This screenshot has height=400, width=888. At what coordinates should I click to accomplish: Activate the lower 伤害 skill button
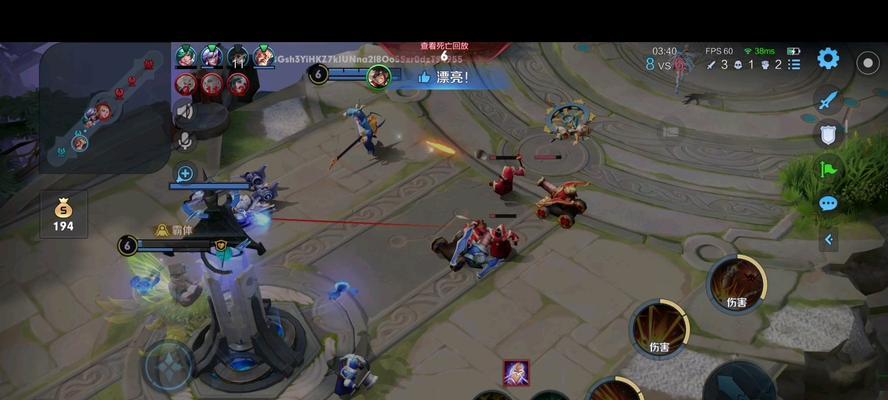pos(658,329)
